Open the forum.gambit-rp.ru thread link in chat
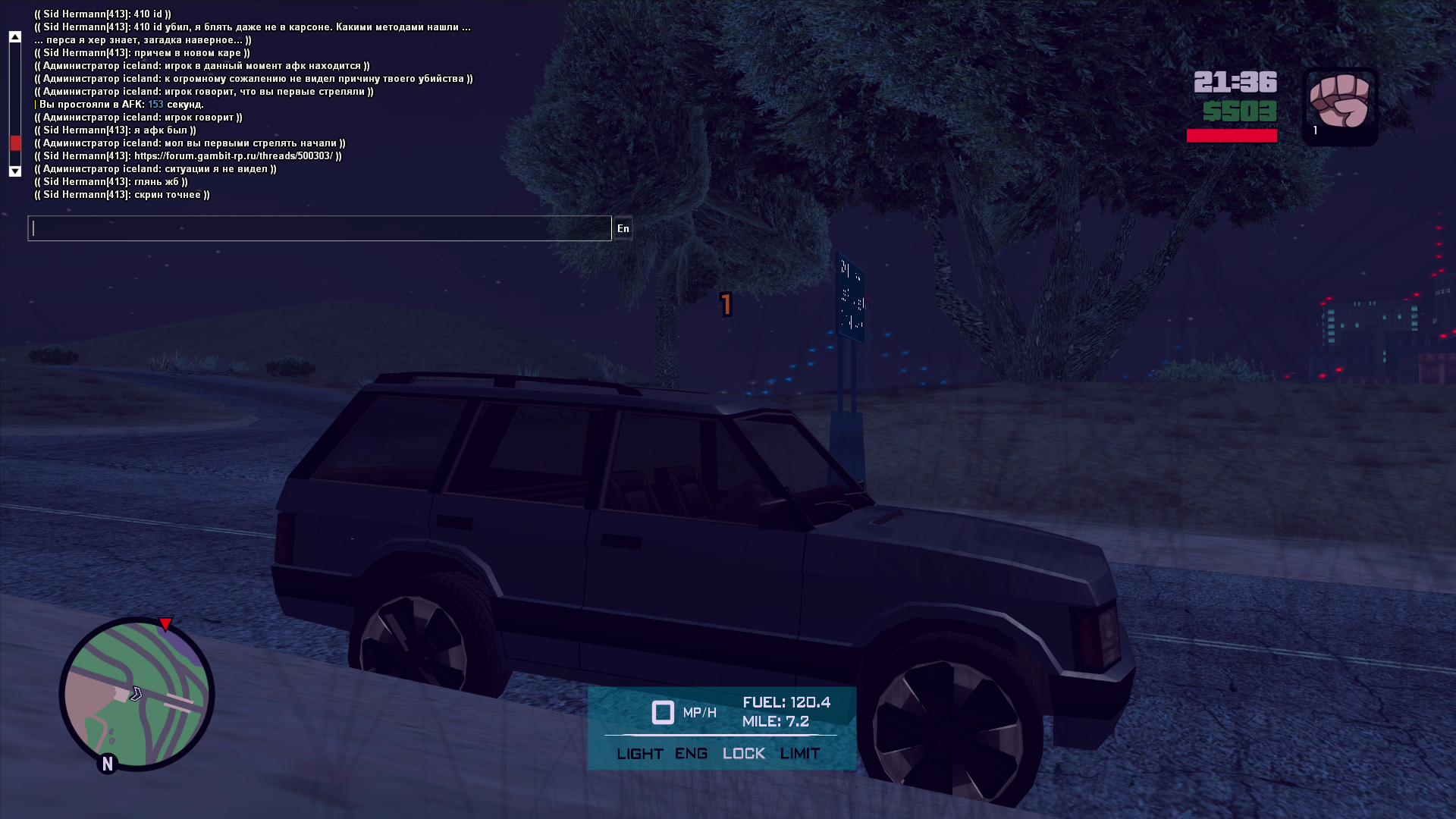Image resolution: width=1456 pixels, height=819 pixels. click(x=234, y=156)
